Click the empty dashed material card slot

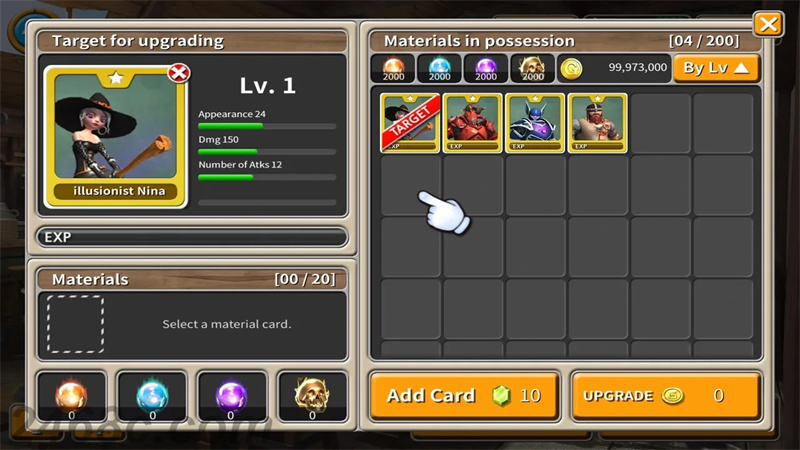coord(75,324)
